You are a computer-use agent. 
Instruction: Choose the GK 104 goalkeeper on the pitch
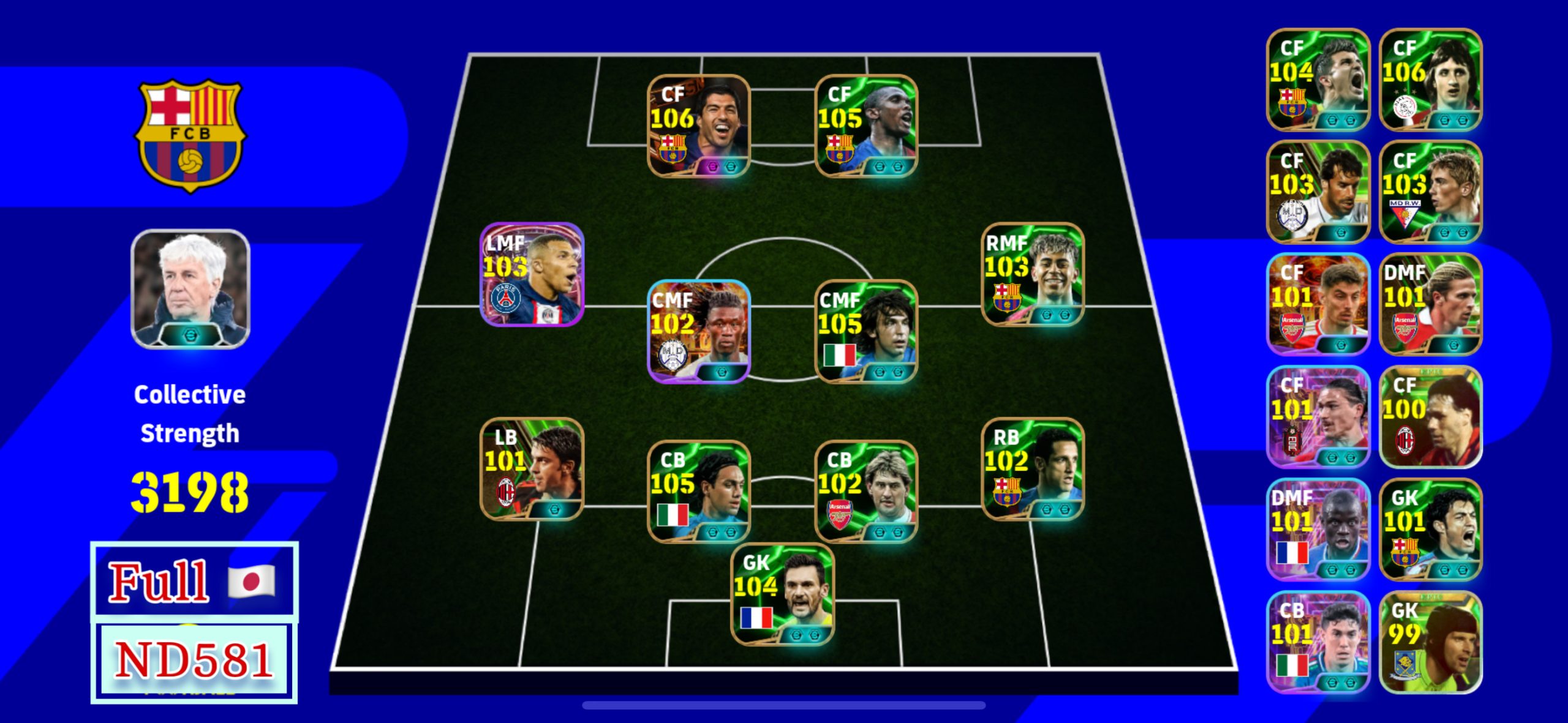pos(783,594)
